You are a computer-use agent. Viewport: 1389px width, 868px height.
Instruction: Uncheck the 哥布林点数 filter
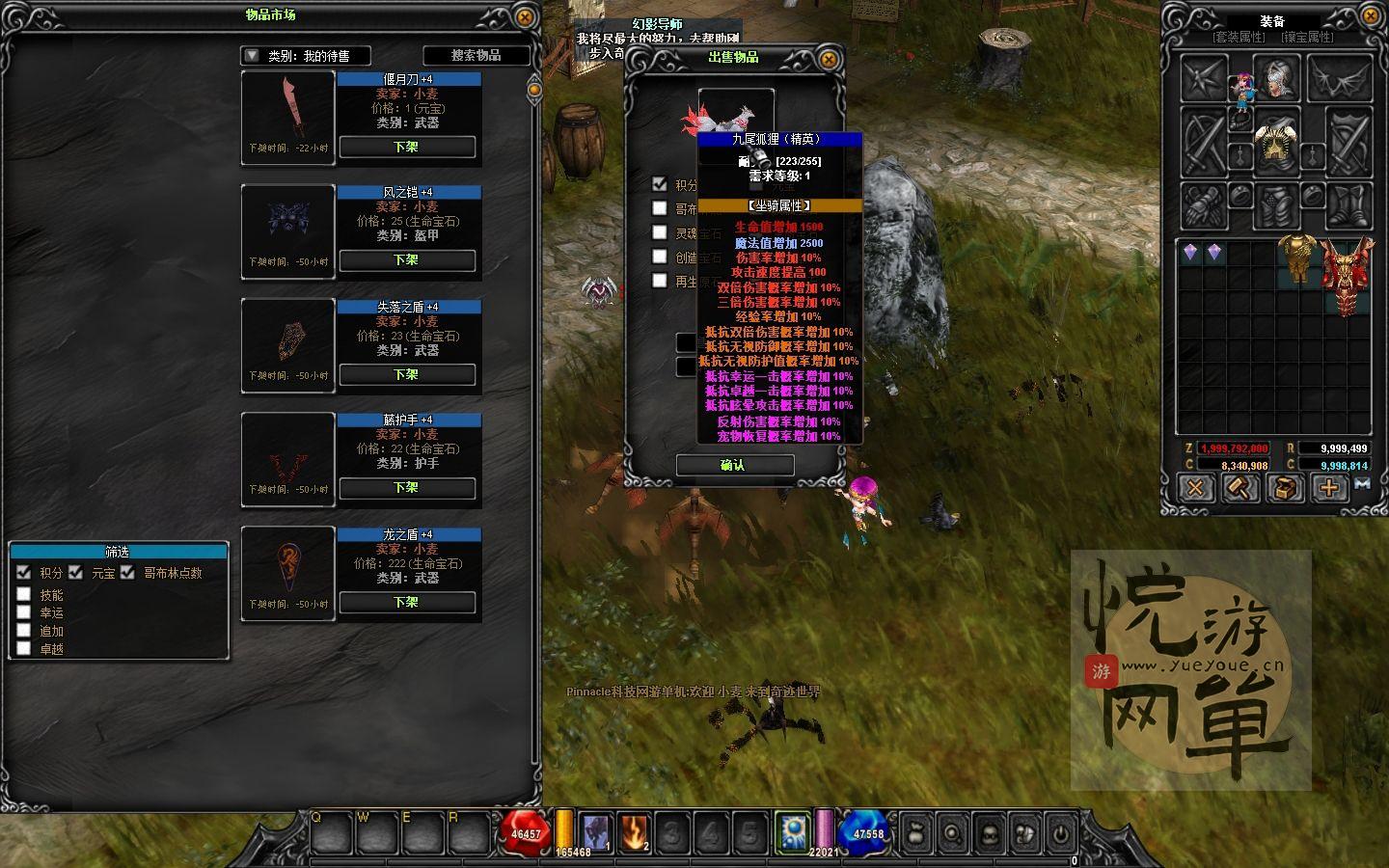coord(127,573)
